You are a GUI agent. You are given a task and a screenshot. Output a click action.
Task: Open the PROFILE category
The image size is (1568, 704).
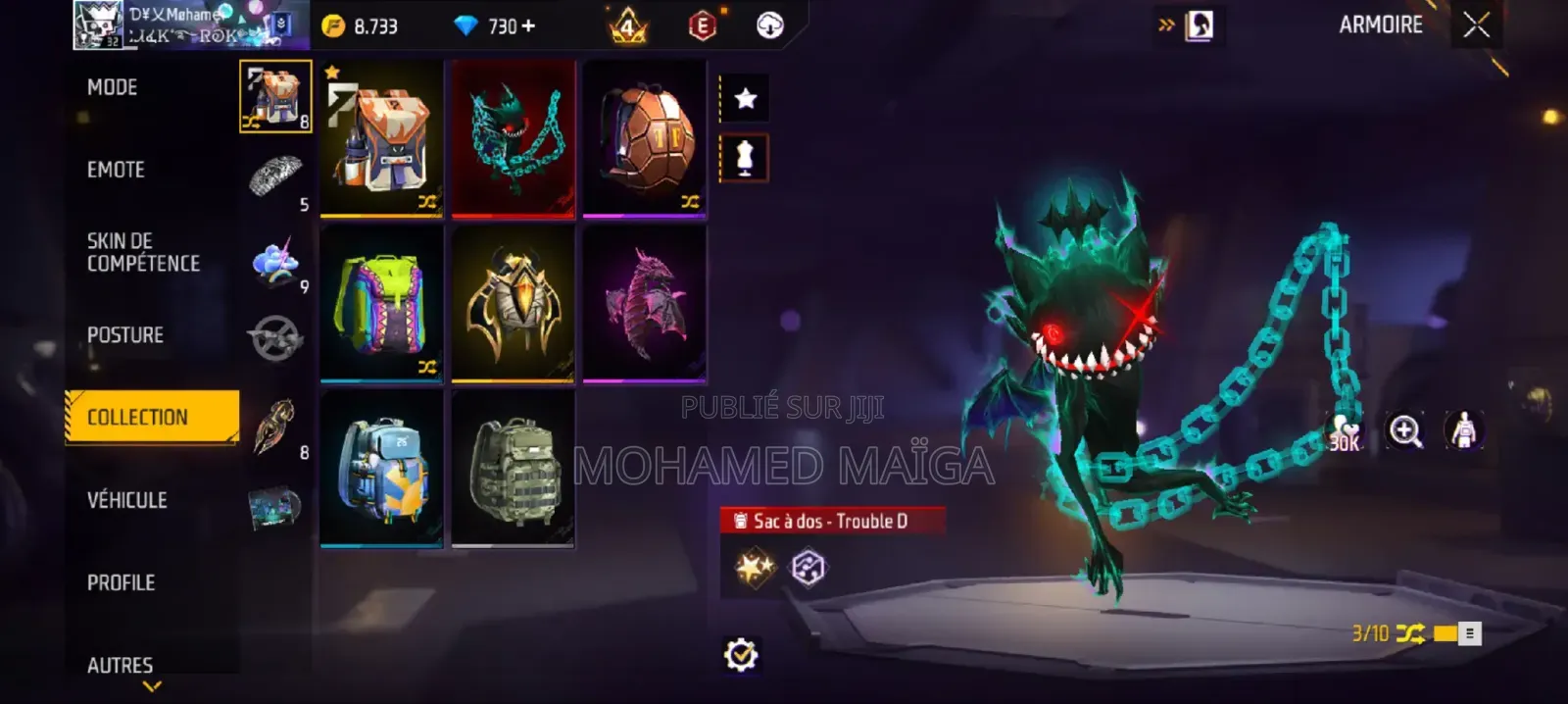[122, 582]
